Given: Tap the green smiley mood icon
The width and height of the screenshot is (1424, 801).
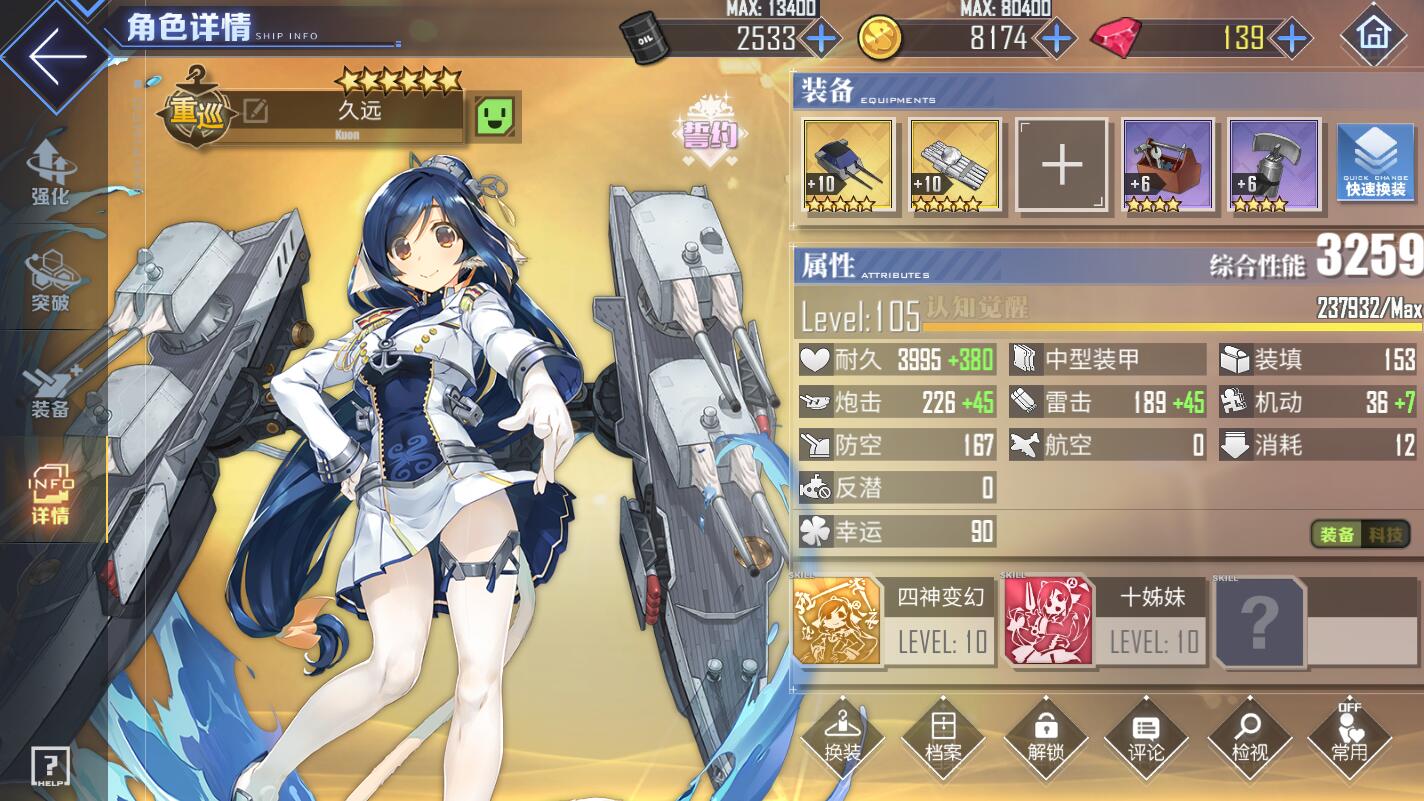Looking at the screenshot, I should pyautogui.click(x=496, y=117).
